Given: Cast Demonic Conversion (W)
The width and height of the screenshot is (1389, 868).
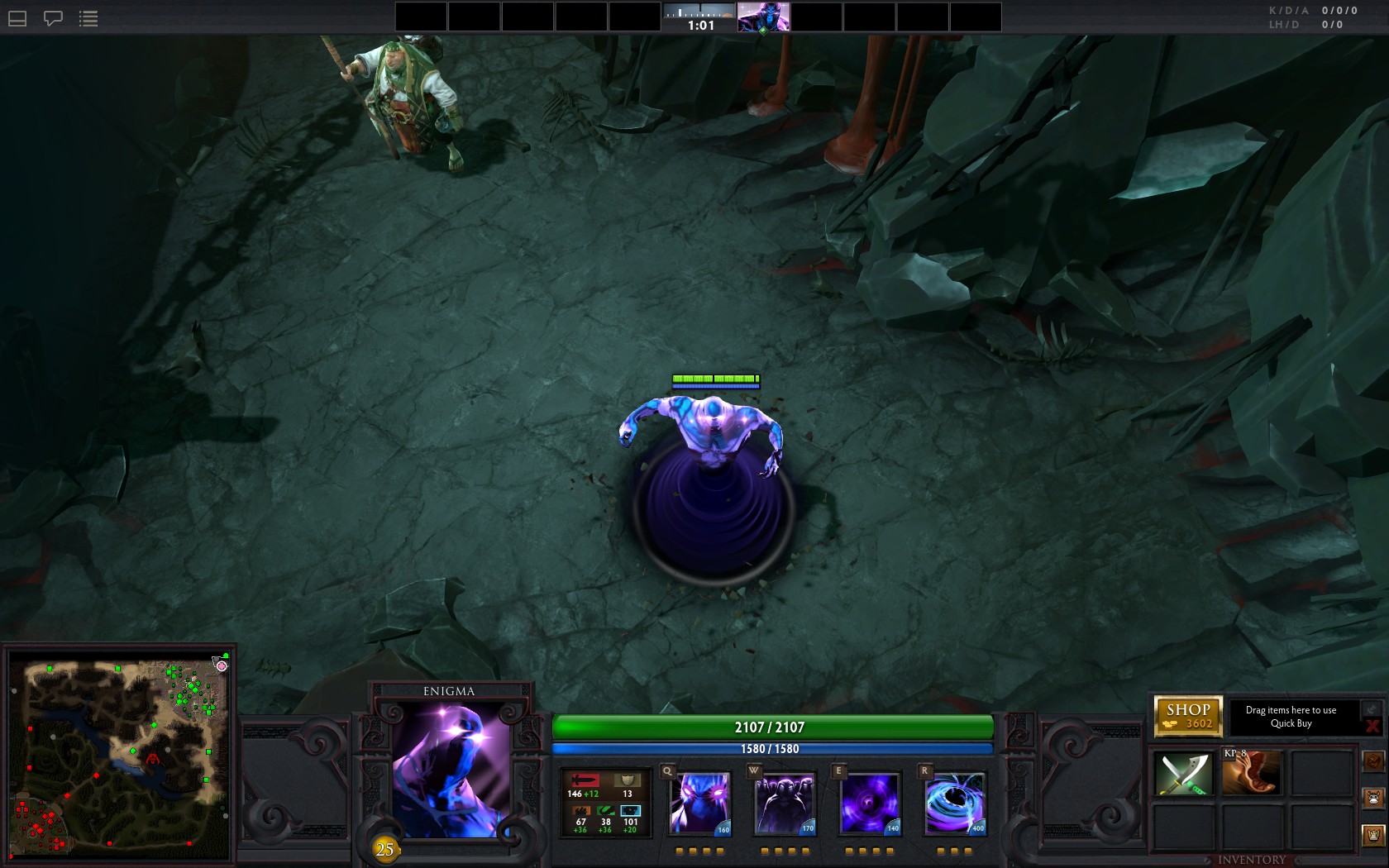Looking at the screenshot, I should pyautogui.click(x=784, y=802).
